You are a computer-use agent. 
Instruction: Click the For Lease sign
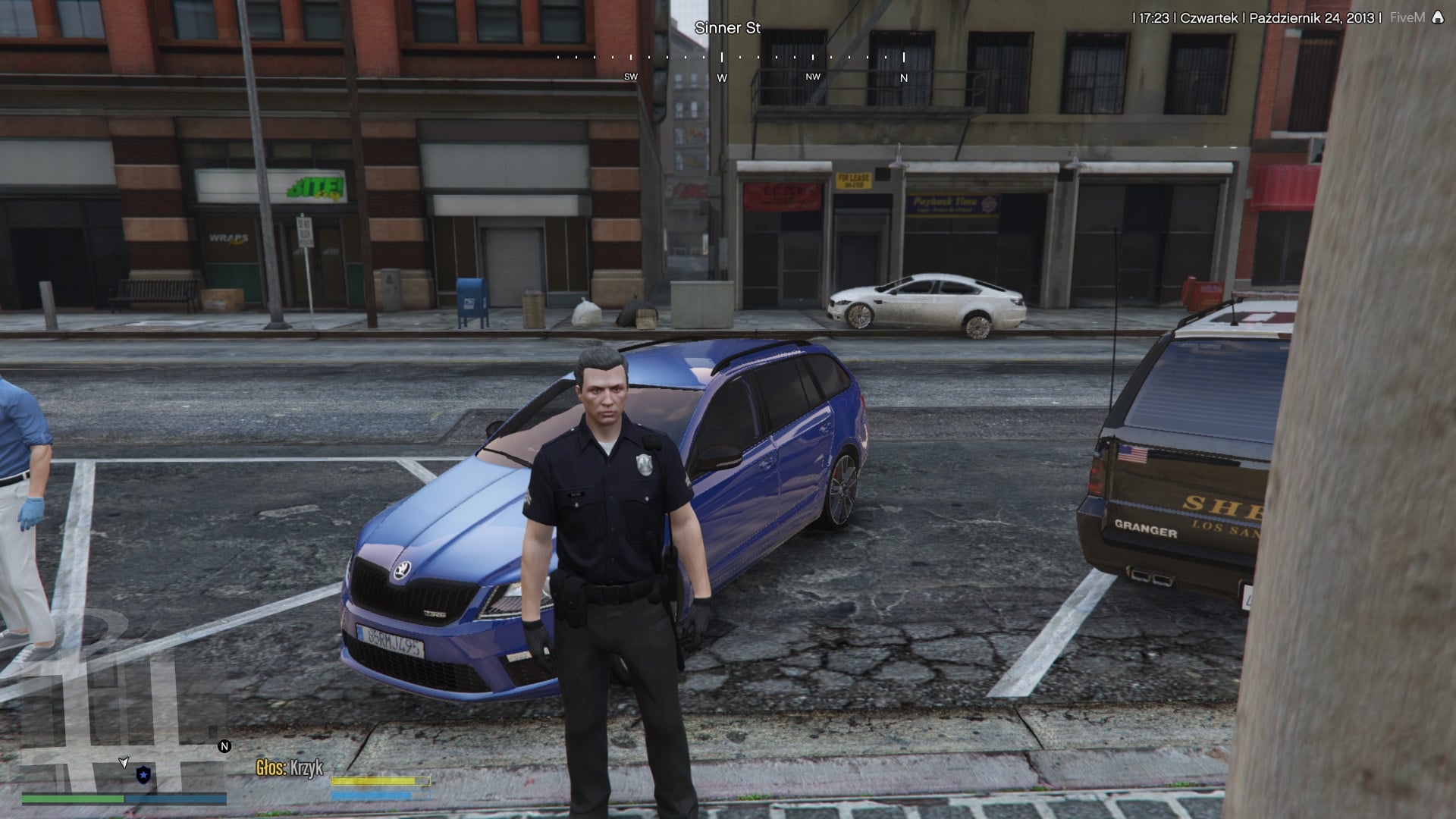(x=855, y=180)
